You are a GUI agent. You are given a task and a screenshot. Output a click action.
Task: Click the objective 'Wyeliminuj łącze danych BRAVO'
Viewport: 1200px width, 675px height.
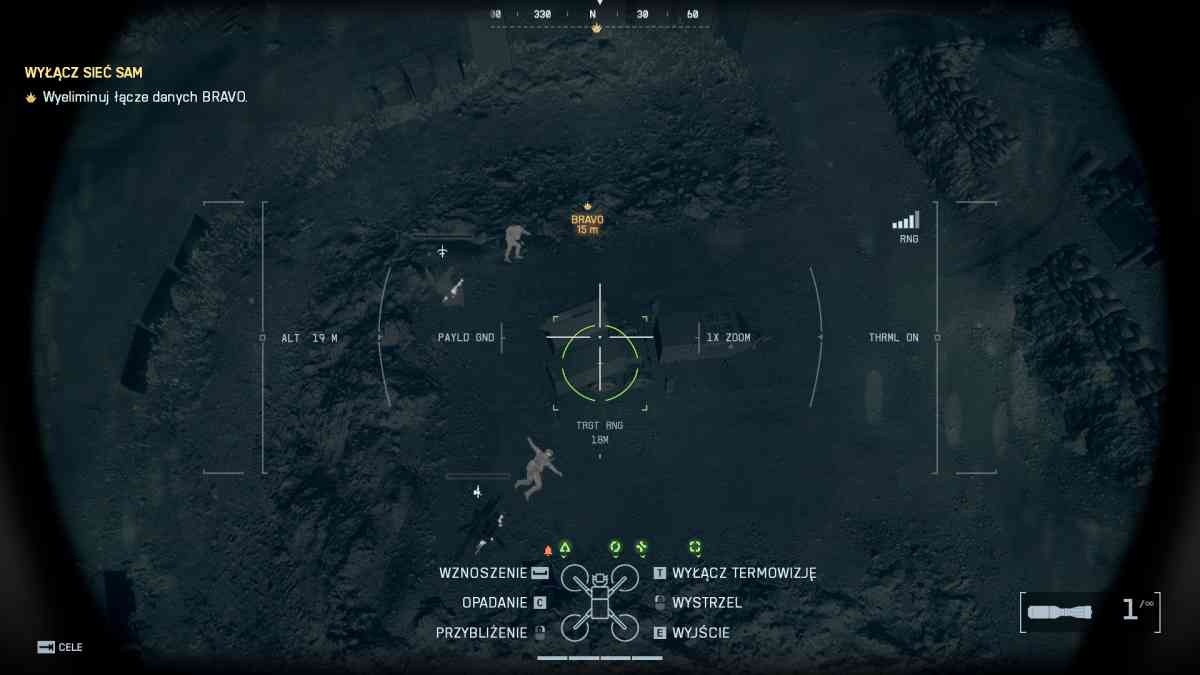pyautogui.click(x=144, y=97)
